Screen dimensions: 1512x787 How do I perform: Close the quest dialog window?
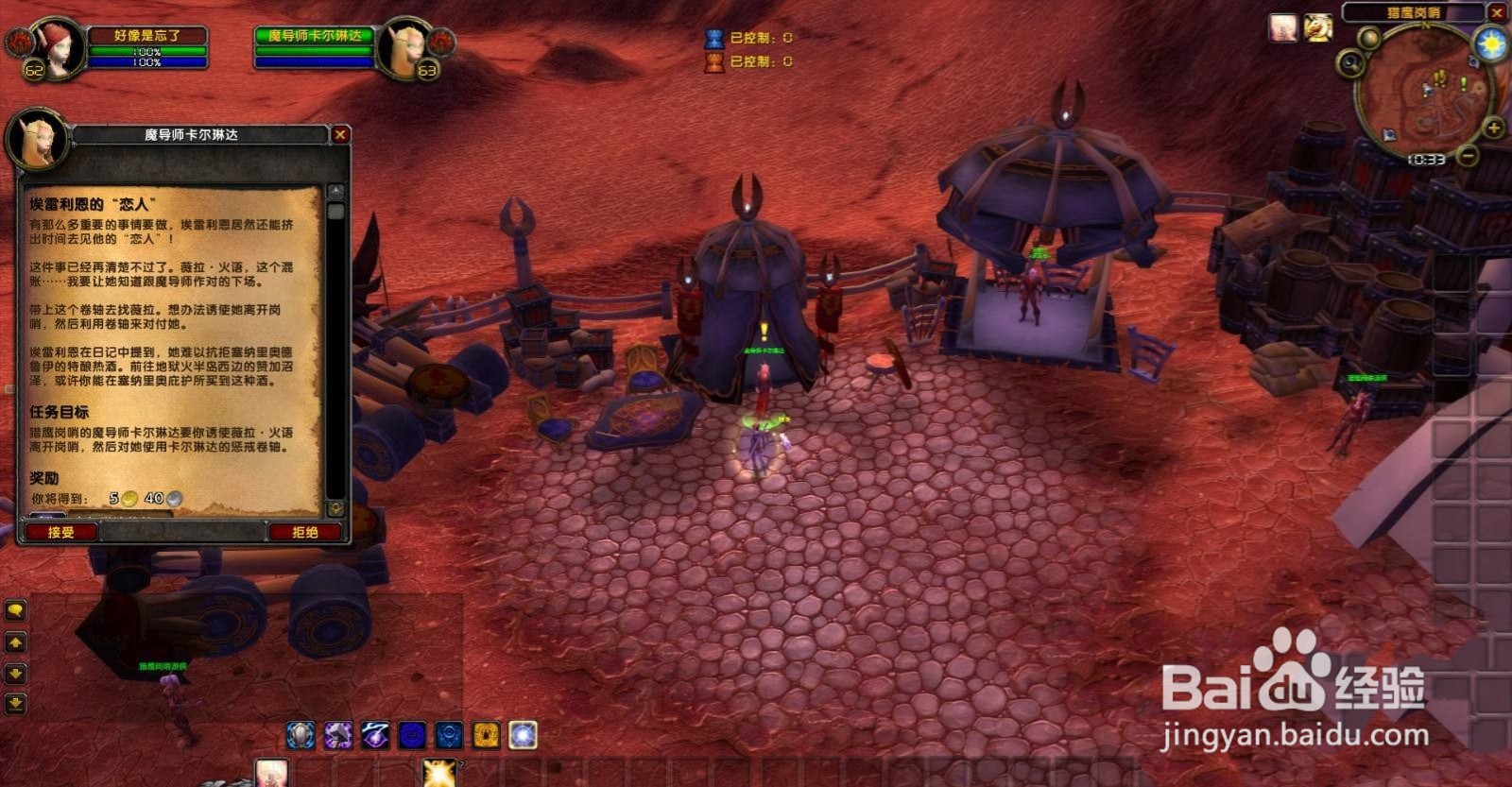coord(340,135)
